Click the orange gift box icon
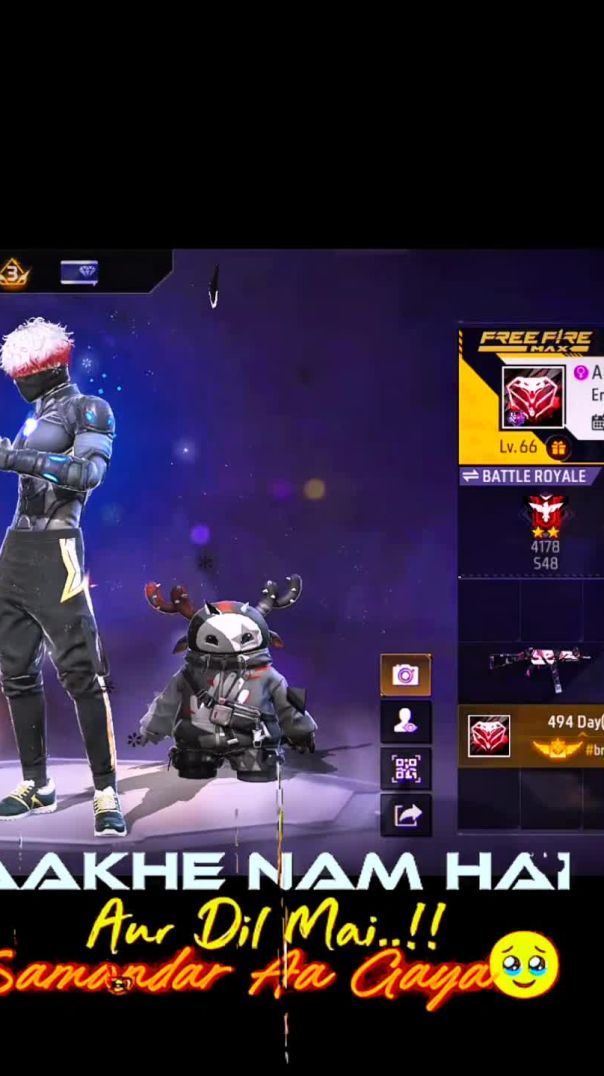 coord(557,447)
